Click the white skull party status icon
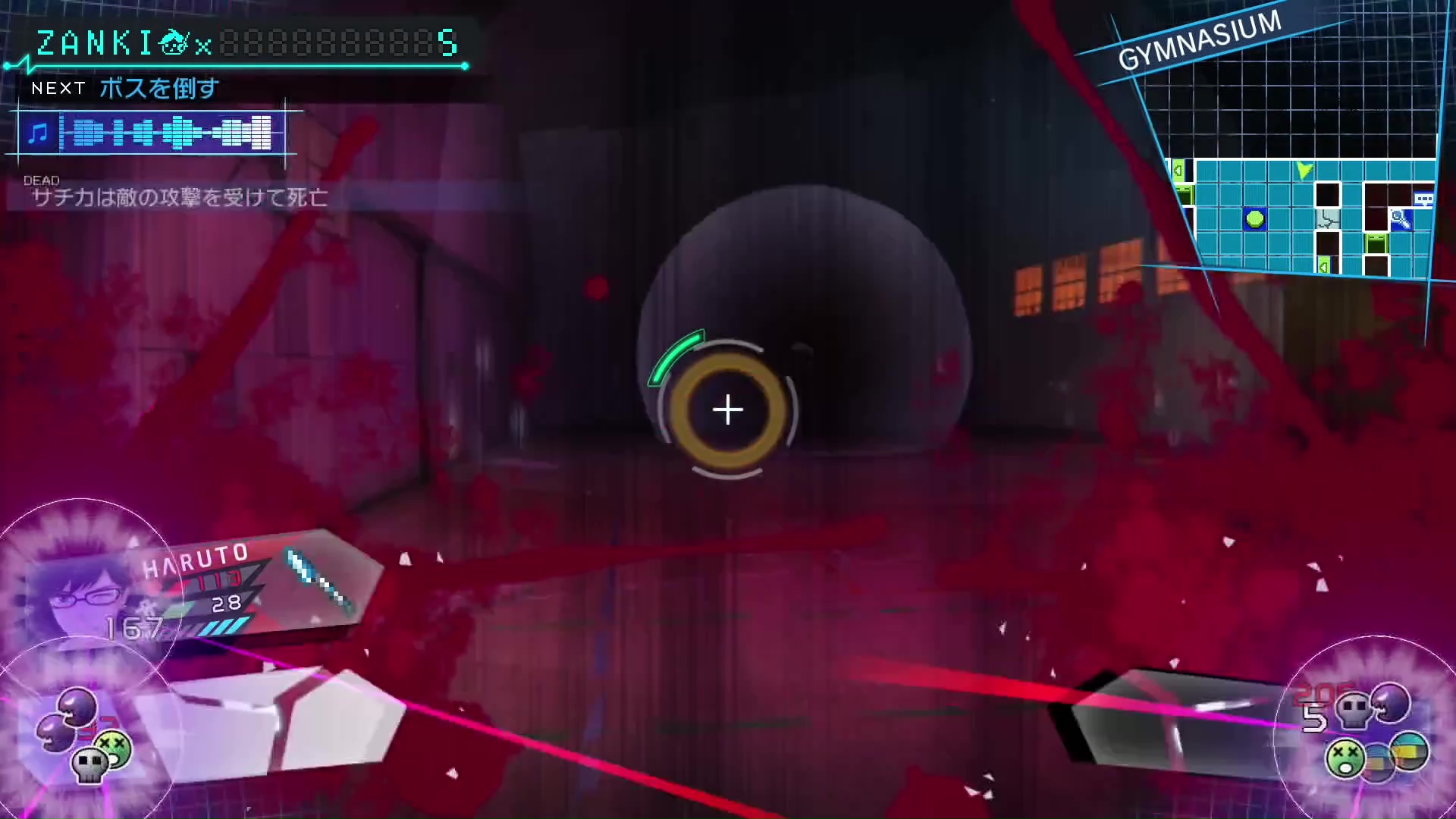Screen dimensions: 1456x819 click(x=88, y=764)
